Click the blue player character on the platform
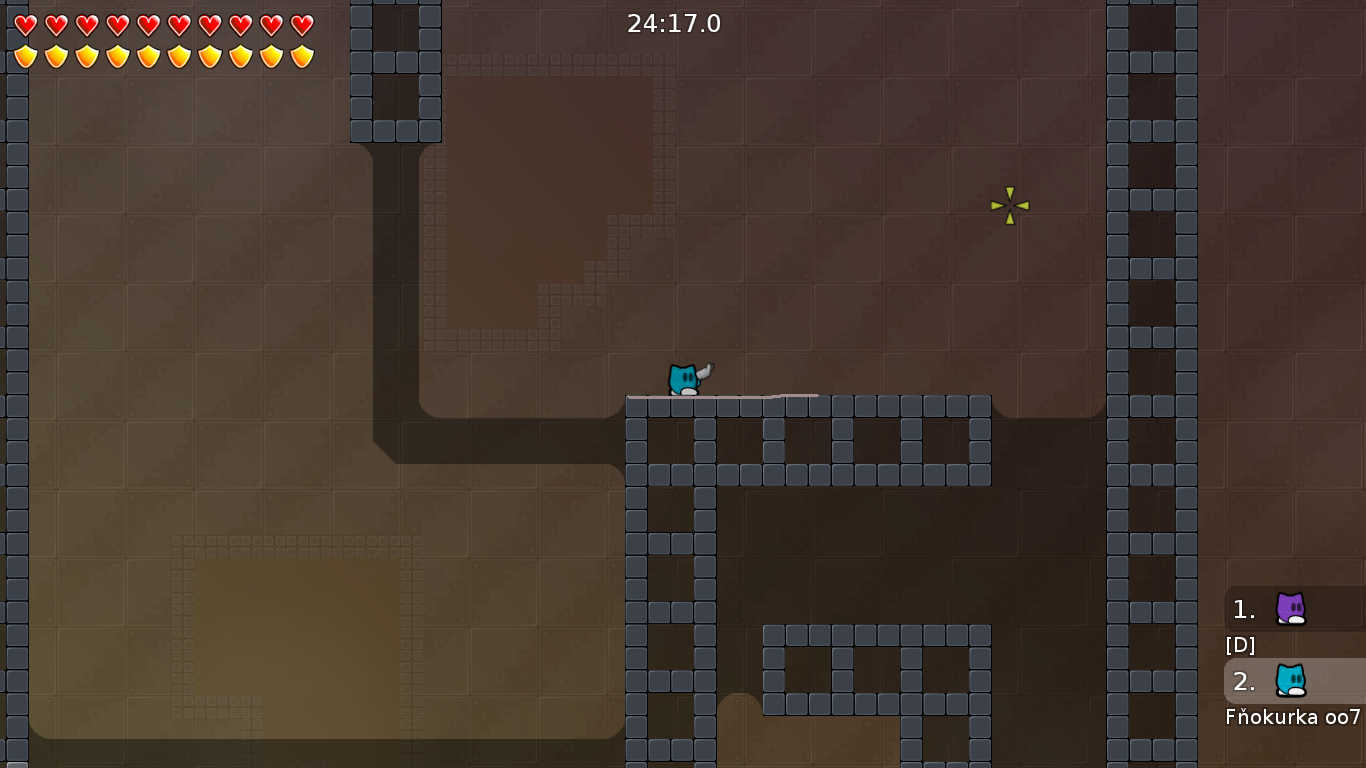This screenshot has height=768, width=1366. pyautogui.click(x=681, y=378)
